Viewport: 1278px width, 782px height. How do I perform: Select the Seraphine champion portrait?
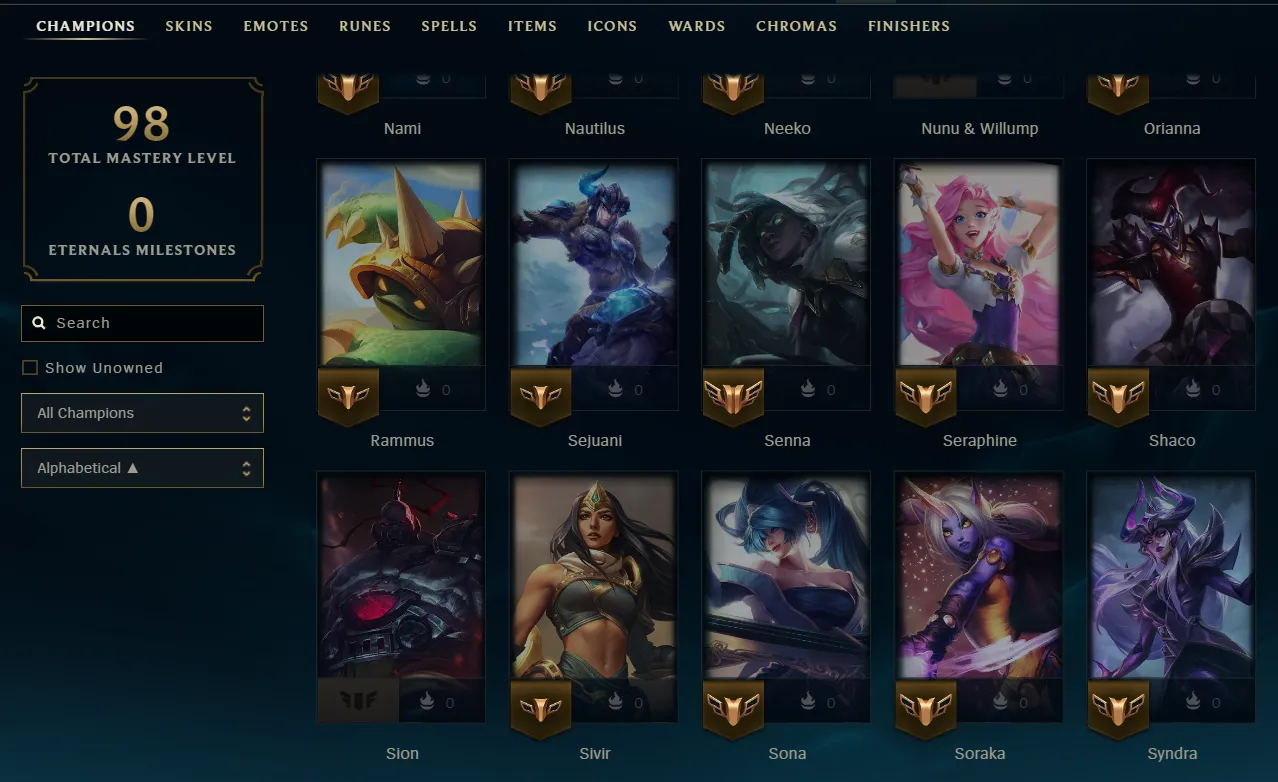pyautogui.click(x=978, y=265)
